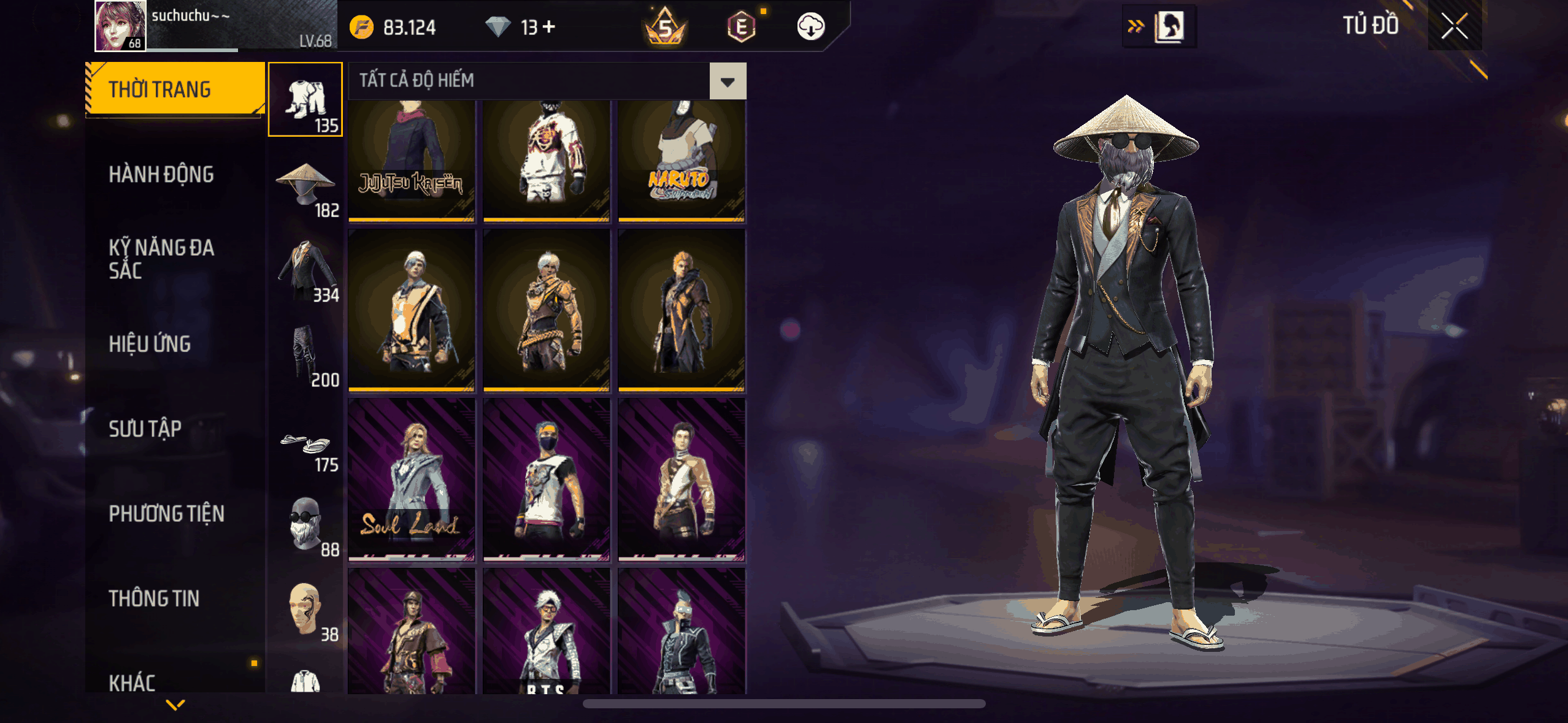Select the Soul Land outfit thumbnail
1568x723 pixels.
(x=412, y=480)
